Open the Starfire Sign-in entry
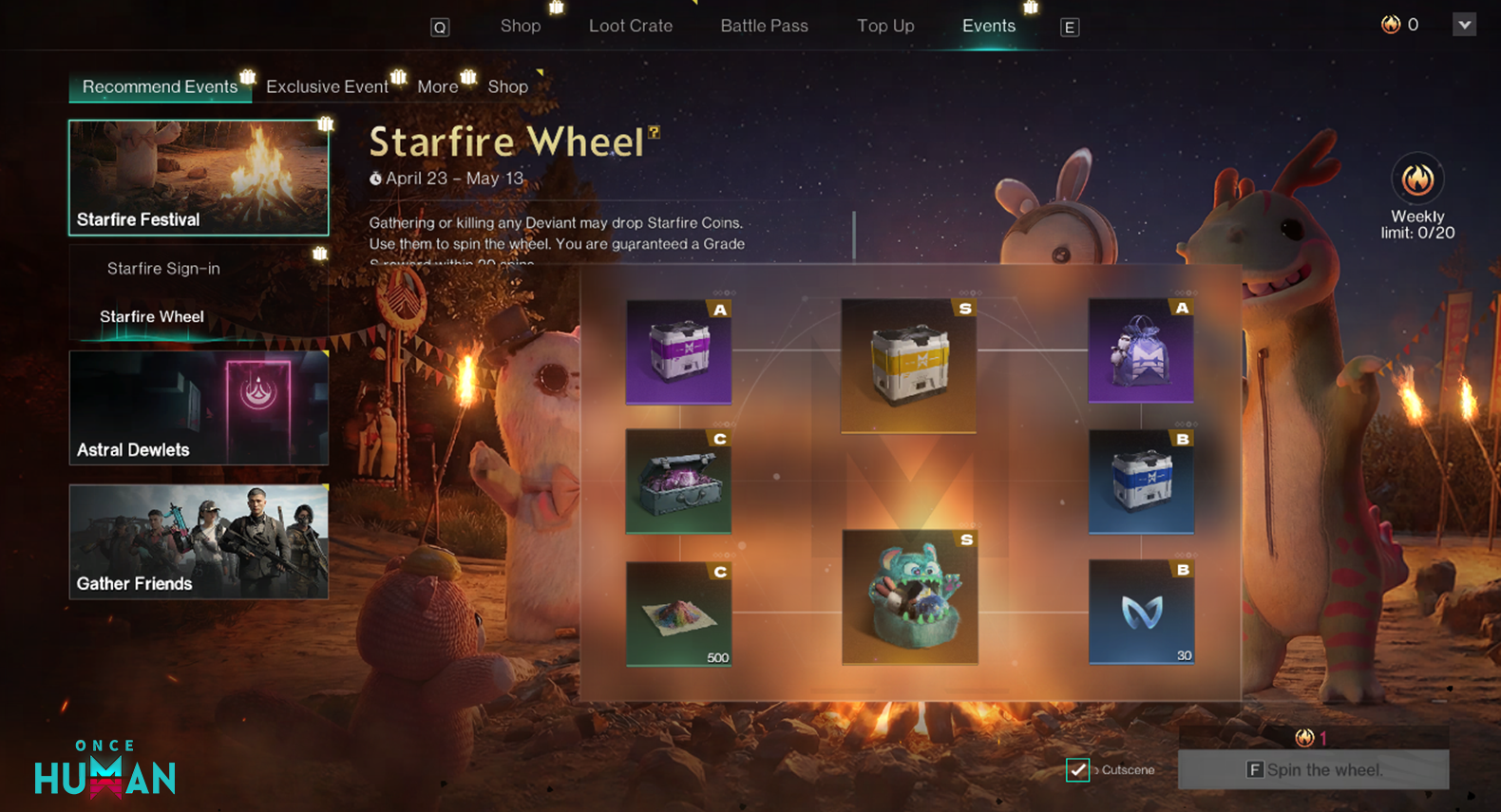The image size is (1501, 812). click(x=163, y=269)
